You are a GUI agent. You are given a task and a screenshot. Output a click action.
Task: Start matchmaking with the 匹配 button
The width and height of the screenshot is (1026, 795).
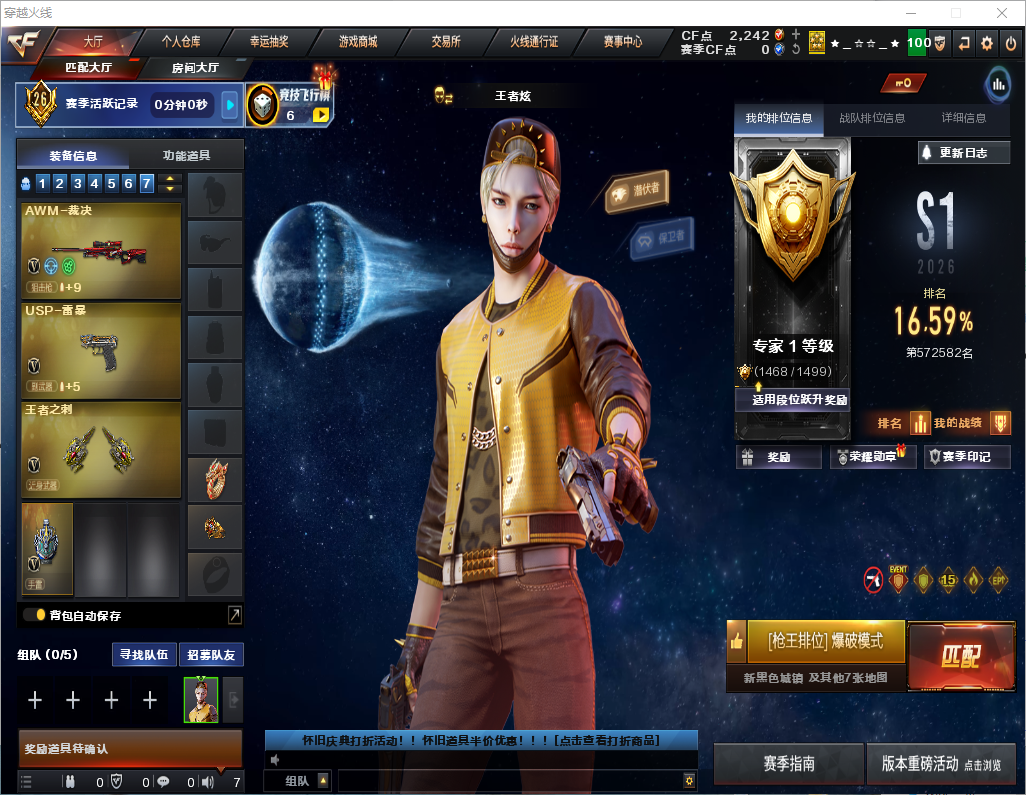click(960, 656)
